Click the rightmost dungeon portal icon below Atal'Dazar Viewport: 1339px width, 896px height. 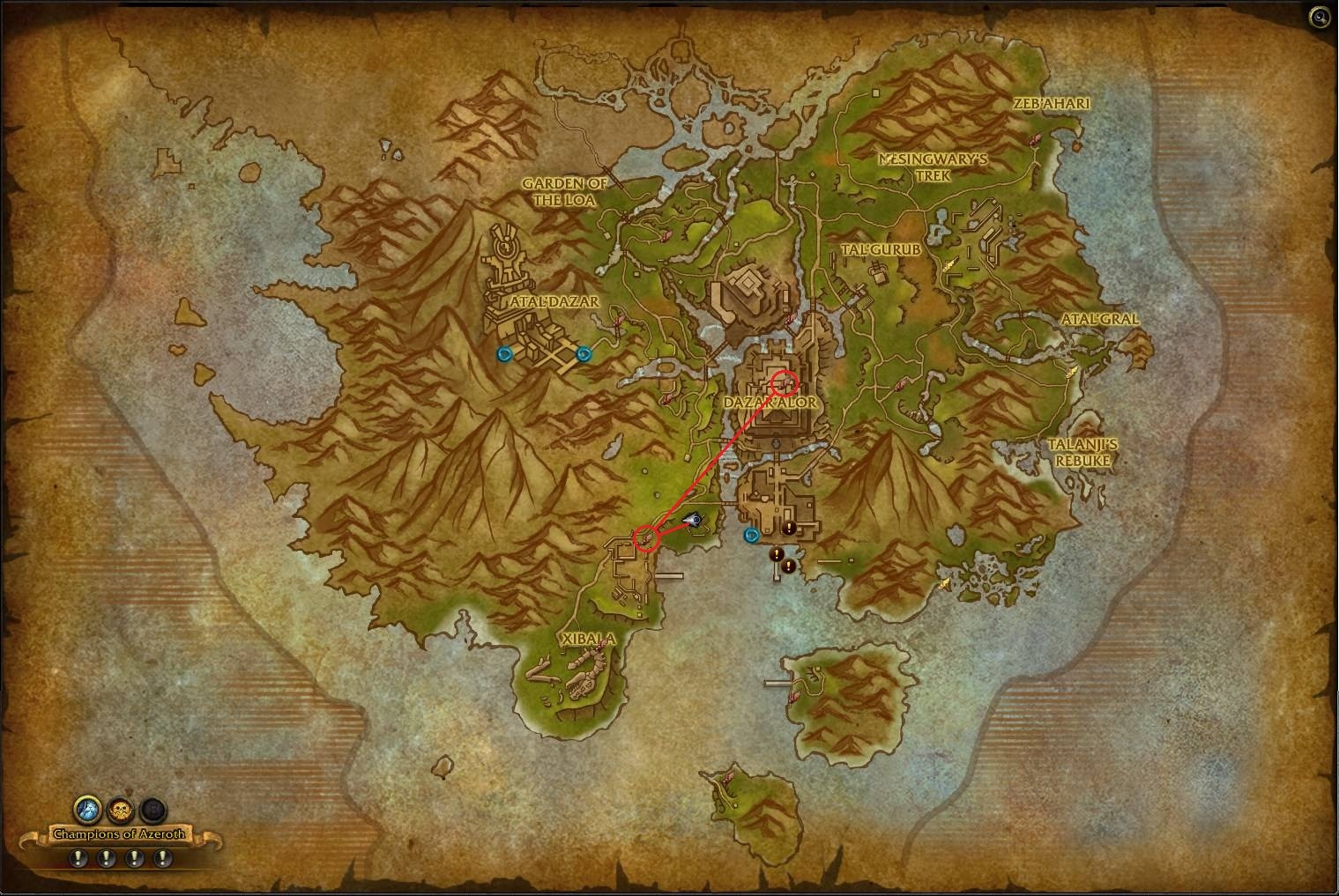582,355
